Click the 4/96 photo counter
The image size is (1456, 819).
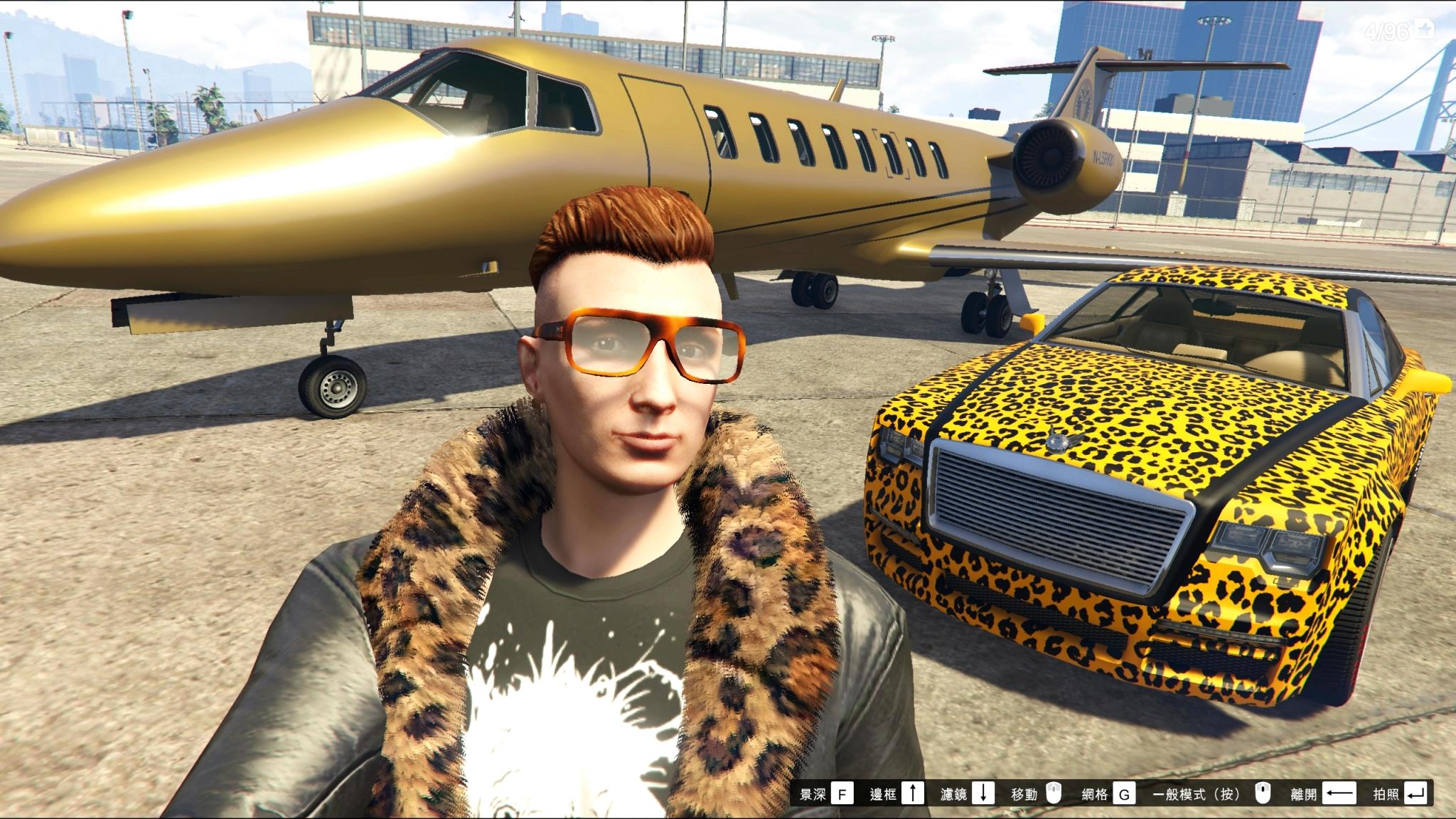(x=1386, y=30)
